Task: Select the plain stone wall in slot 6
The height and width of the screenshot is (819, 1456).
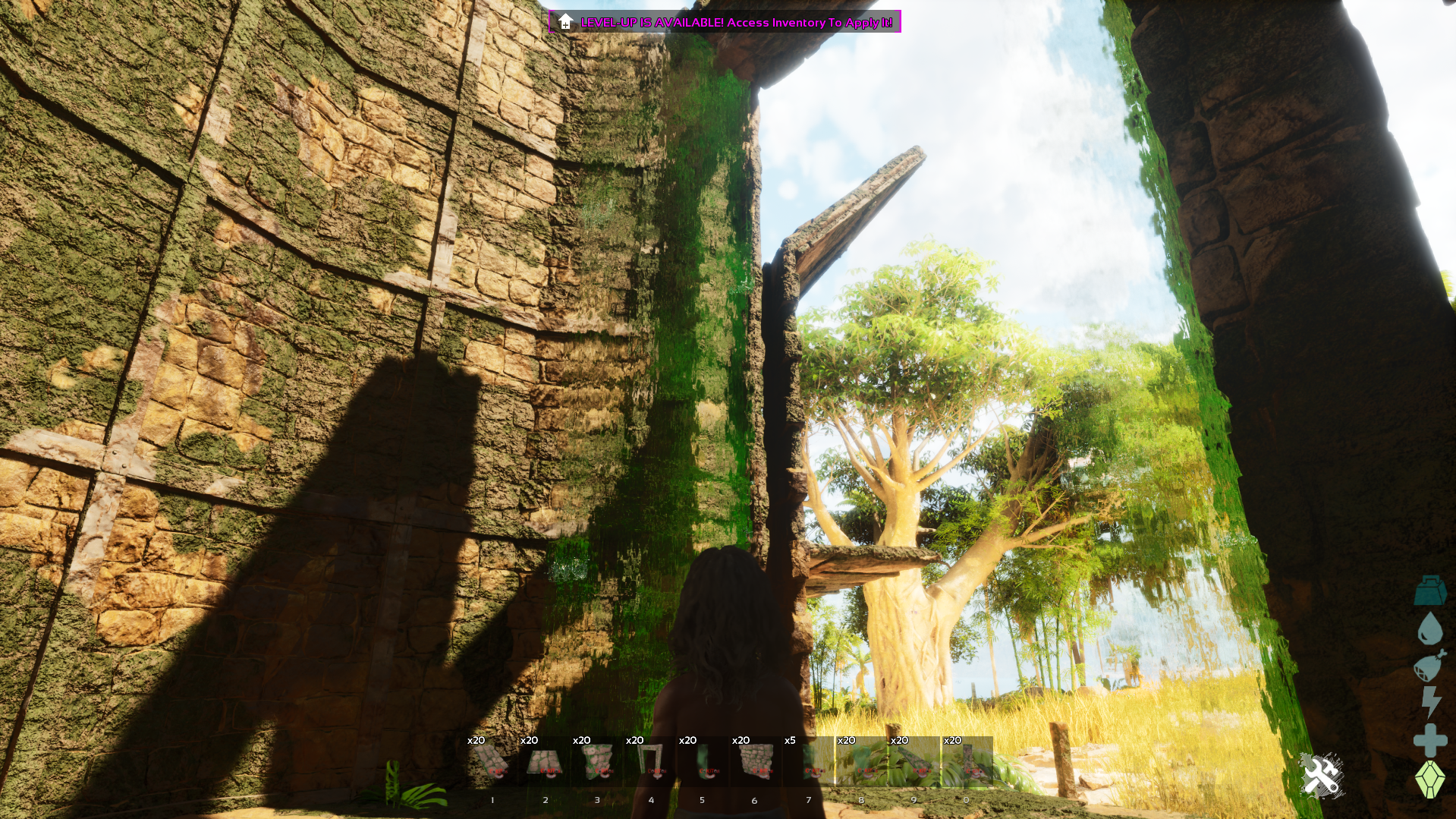Action: (756, 761)
